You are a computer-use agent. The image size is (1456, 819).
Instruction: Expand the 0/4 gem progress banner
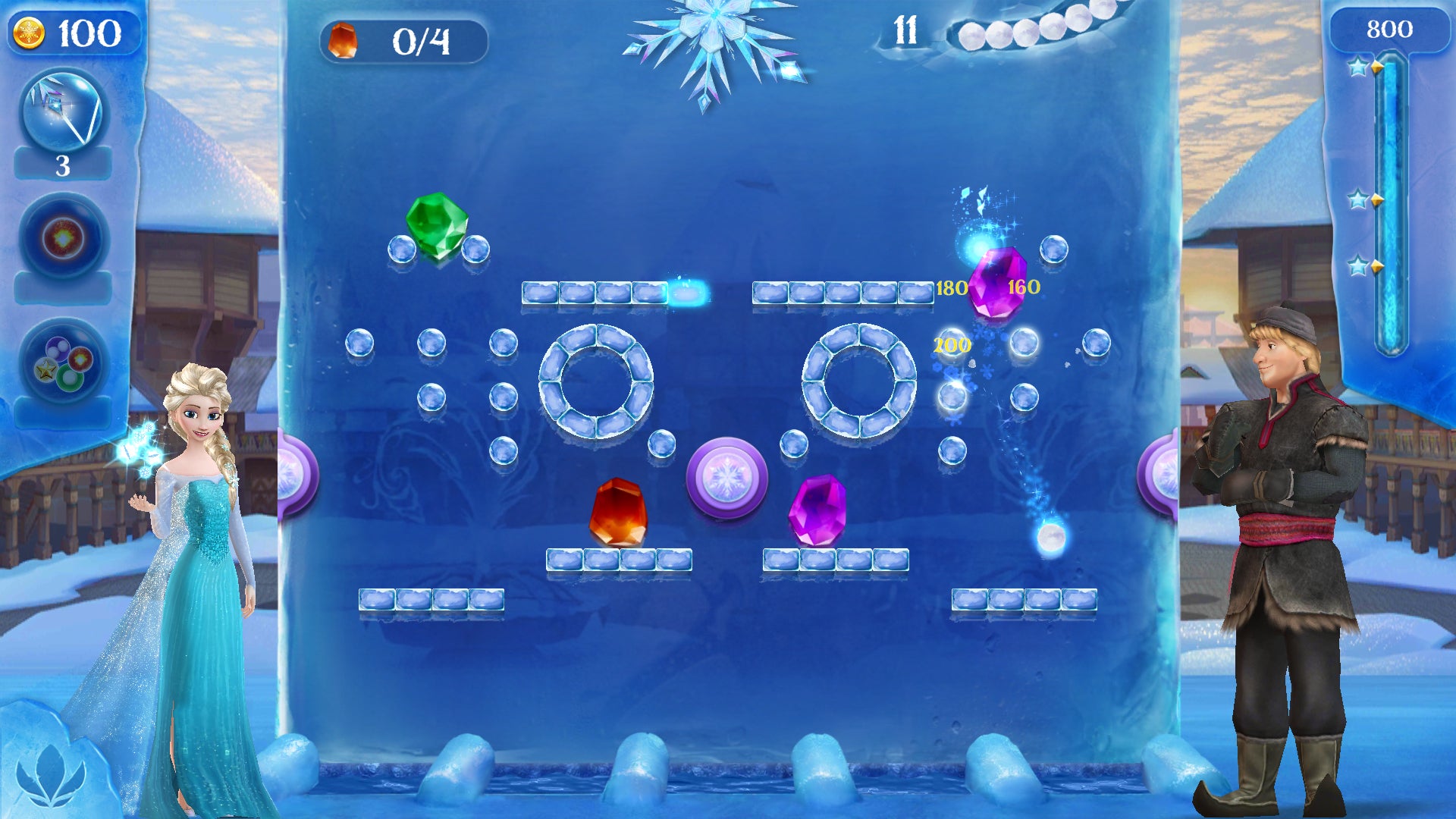click(406, 42)
